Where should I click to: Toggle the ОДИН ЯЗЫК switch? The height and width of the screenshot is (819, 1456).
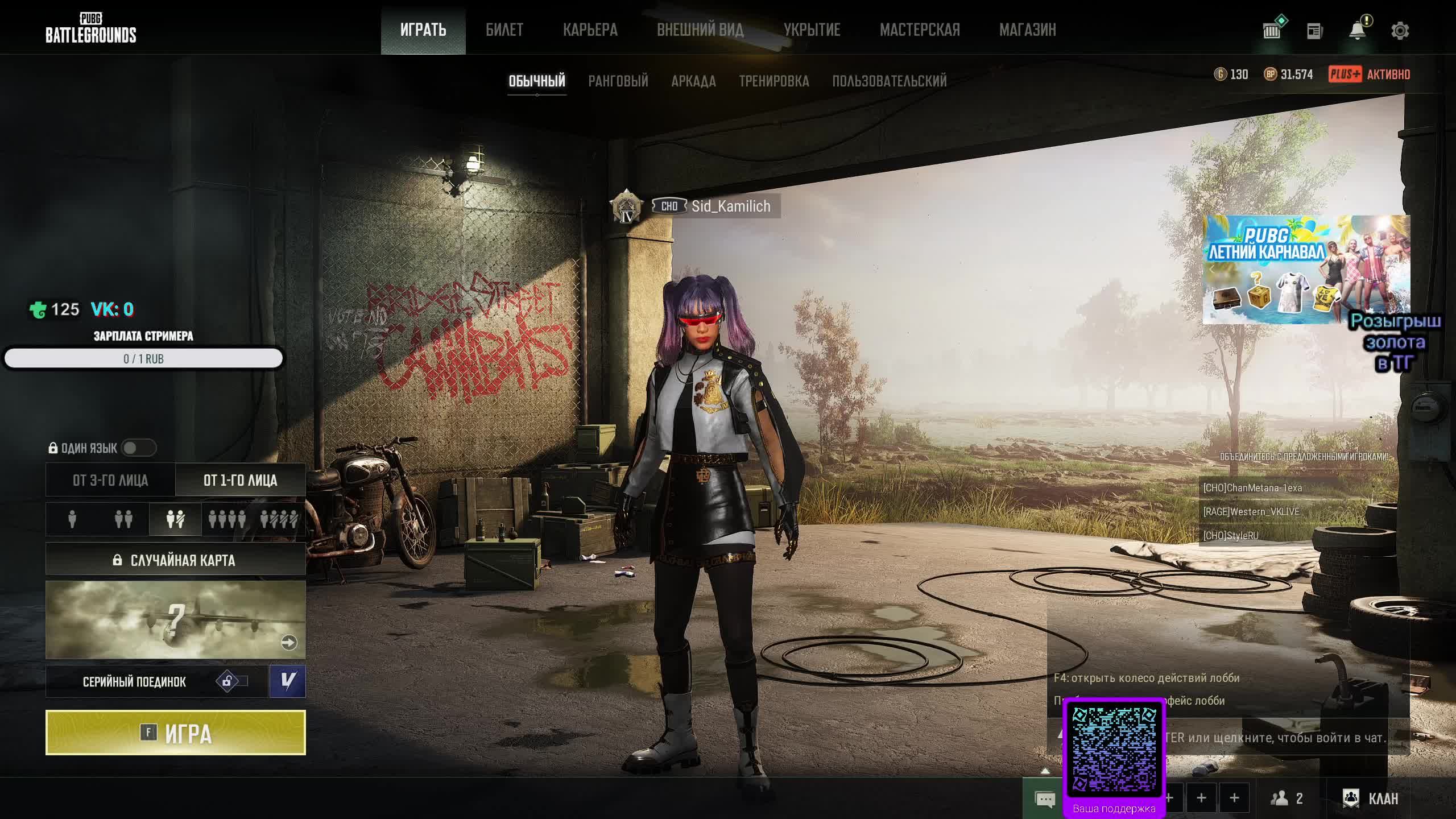(138, 448)
